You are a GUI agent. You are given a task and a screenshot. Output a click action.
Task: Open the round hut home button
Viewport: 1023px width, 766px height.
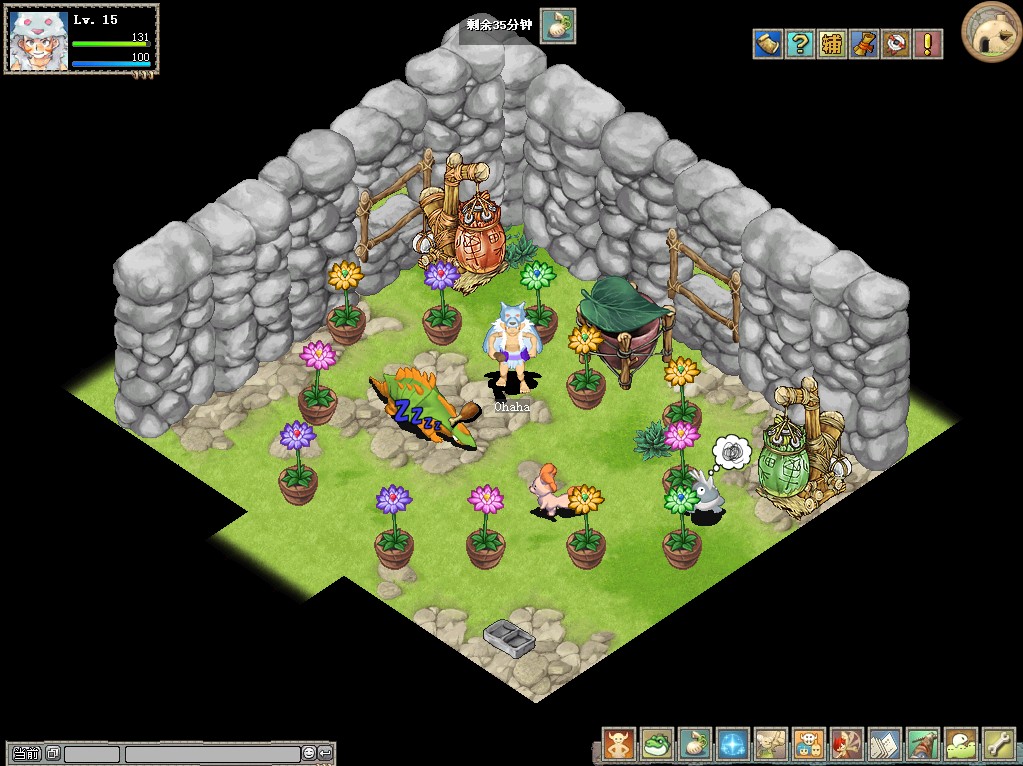[990, 31]
